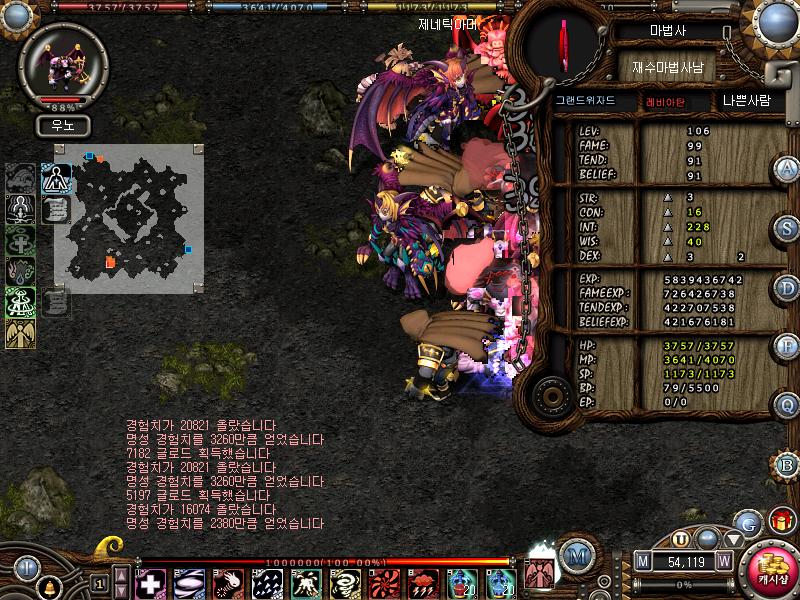
Task: Cast the red storm cloud lightning skill
Action: click(422, 583)
